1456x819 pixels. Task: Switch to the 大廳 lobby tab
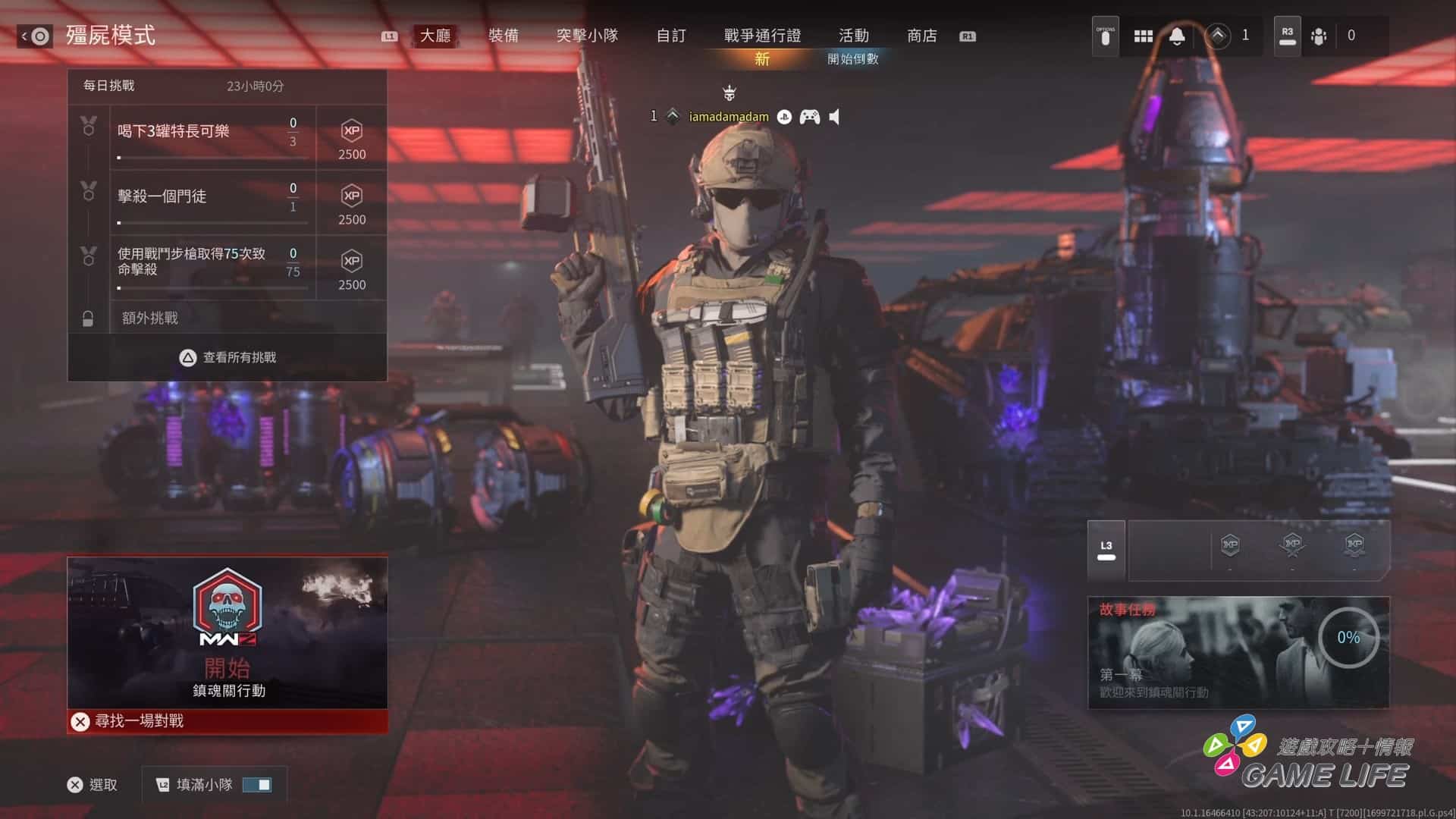[x=435, y=36]
